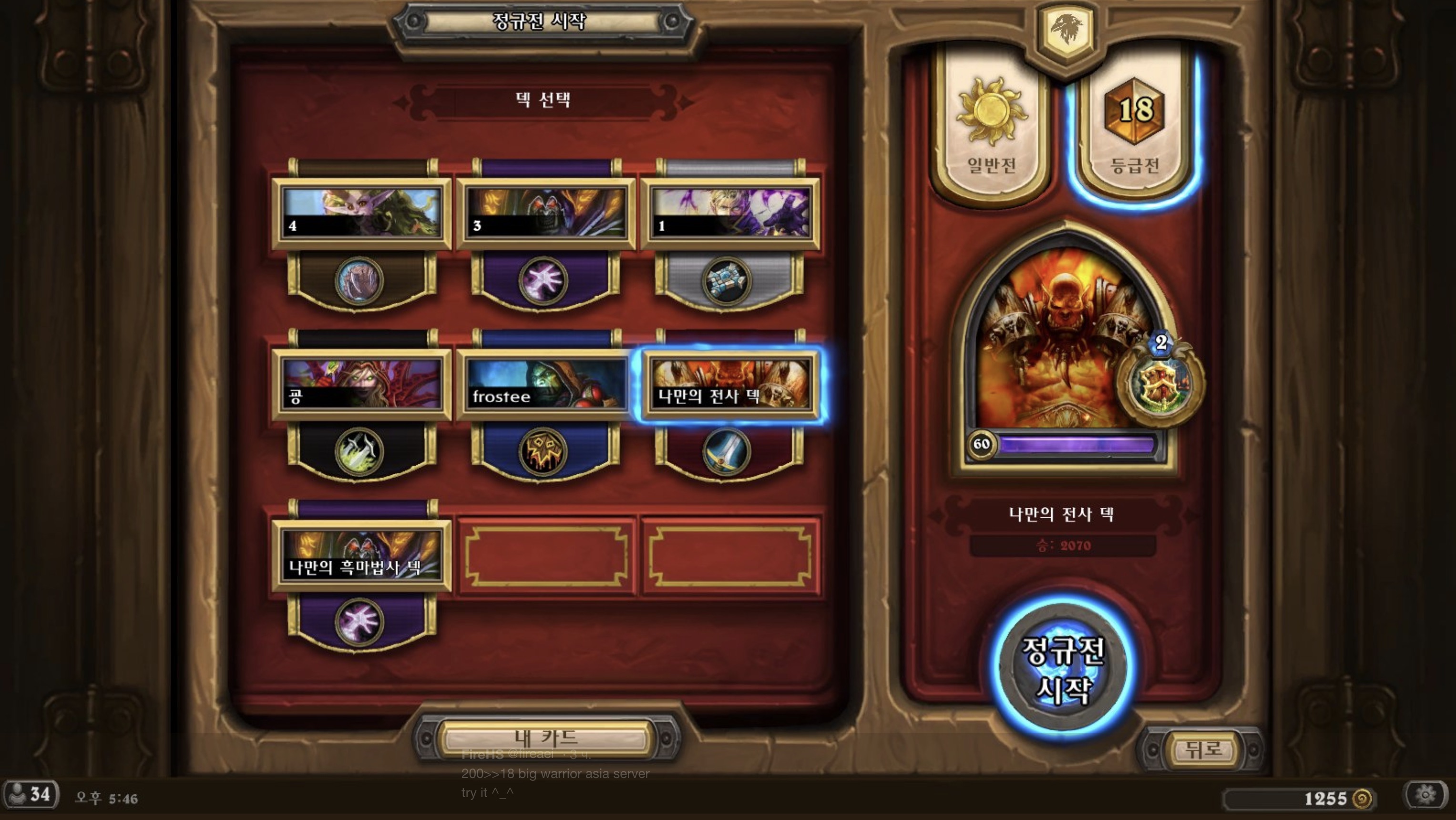
Task: Pick the 나만의 흑마법사 덱 deck
Action: point(361,555)
